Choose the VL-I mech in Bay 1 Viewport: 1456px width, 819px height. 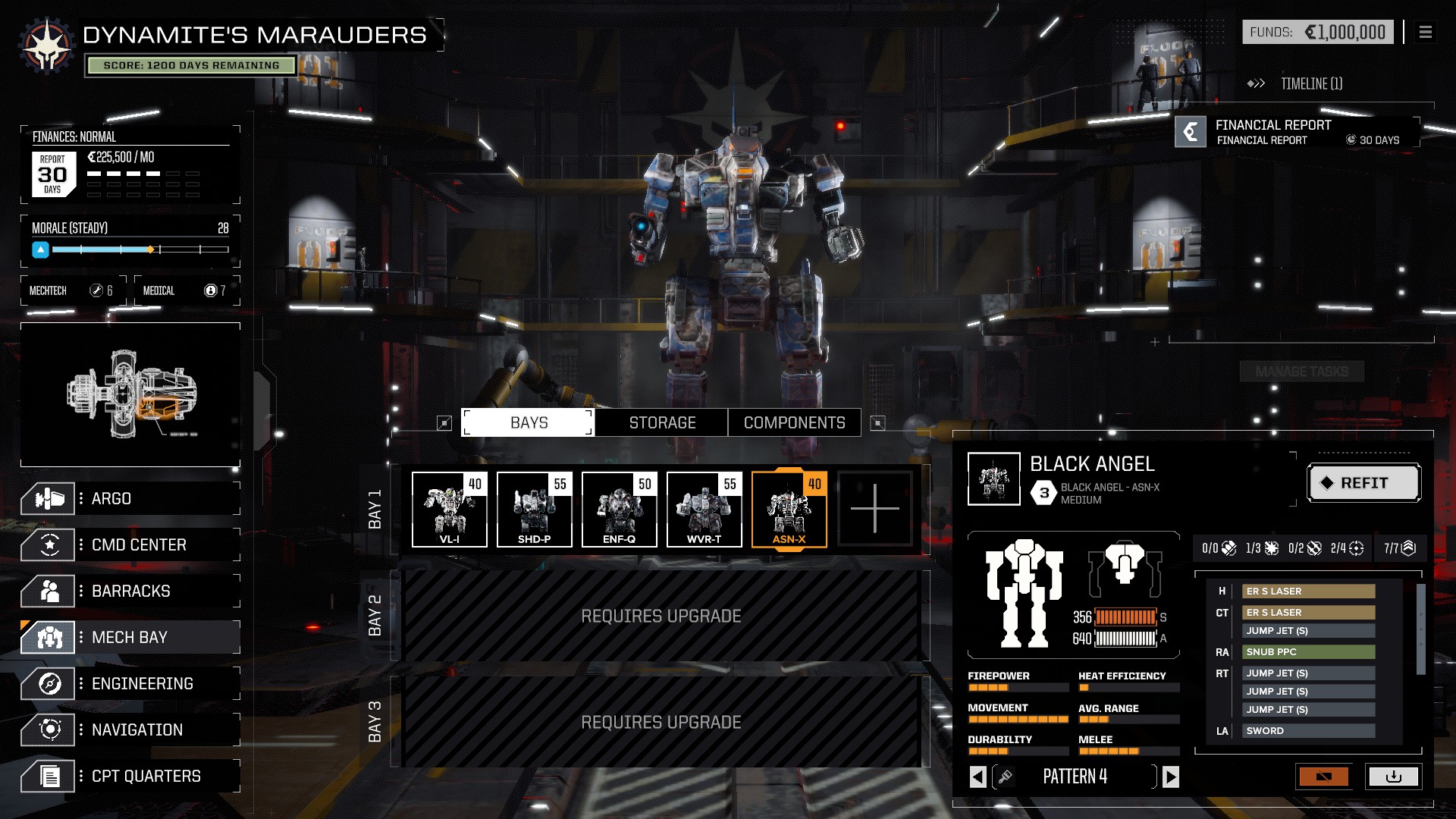coord(450,509)
